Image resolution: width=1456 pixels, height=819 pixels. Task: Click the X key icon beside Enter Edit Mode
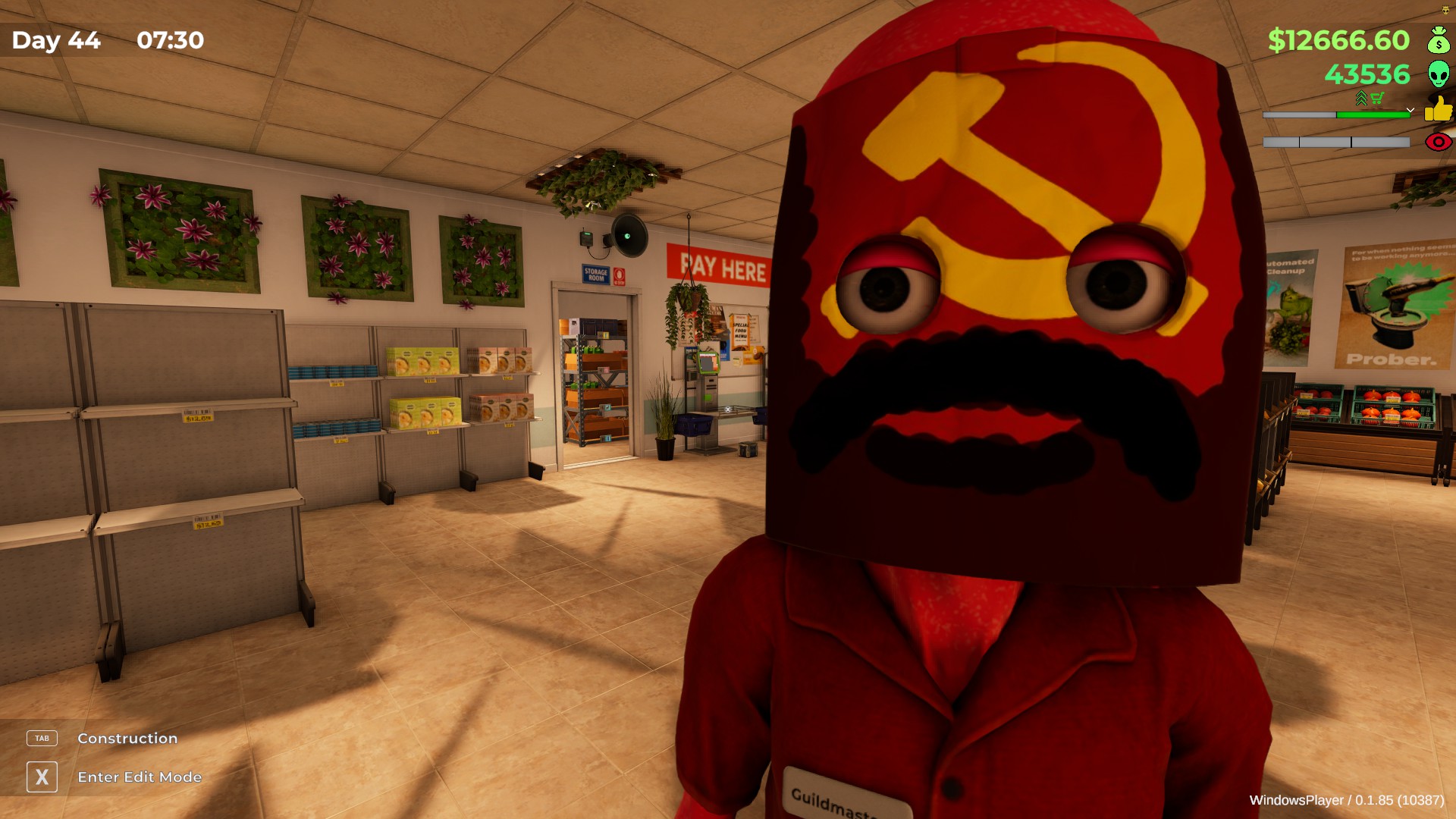pos(43,777)
